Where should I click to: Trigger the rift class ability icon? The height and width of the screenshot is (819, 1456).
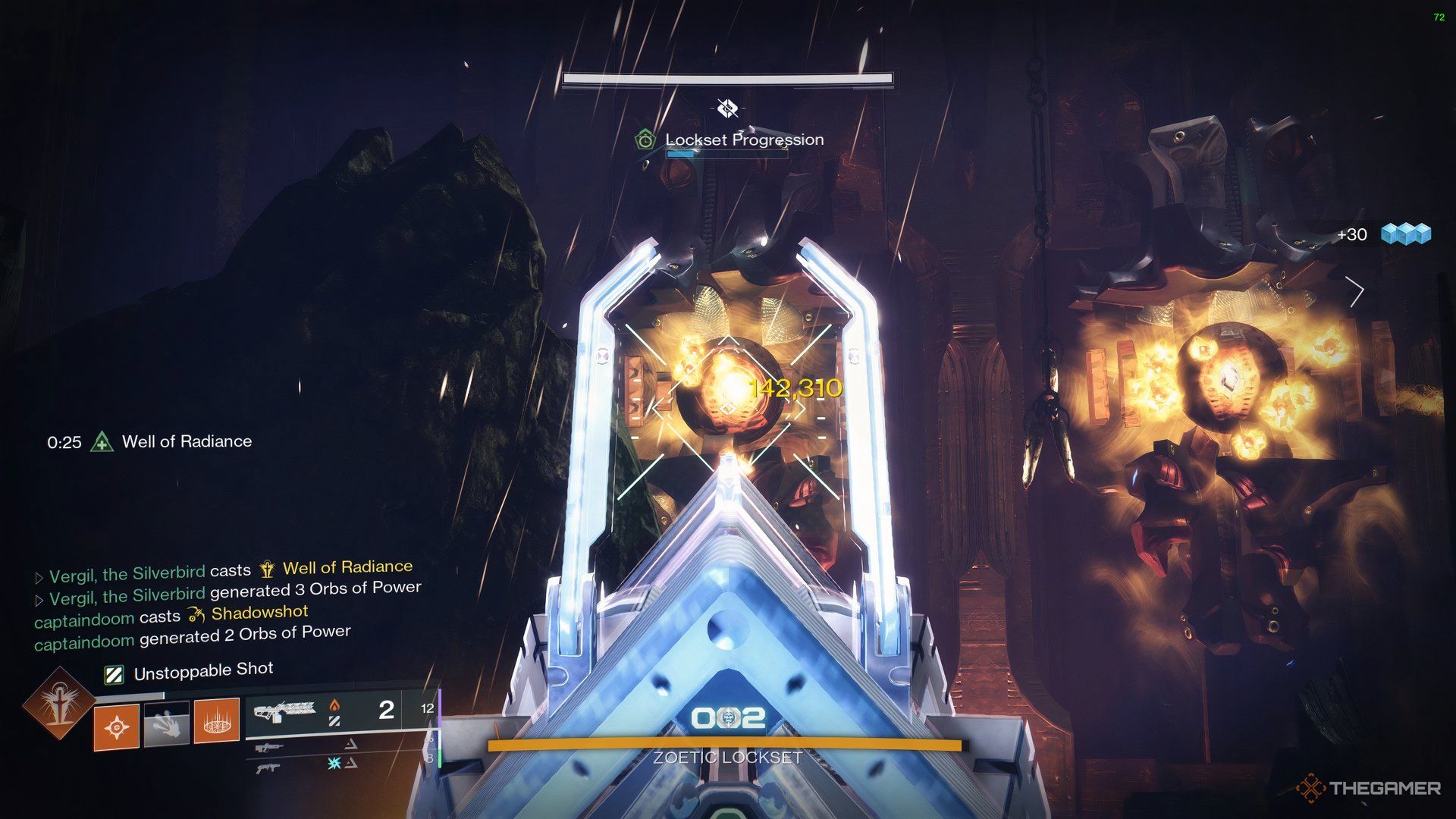pyautogui.click(x=217, y=721)
